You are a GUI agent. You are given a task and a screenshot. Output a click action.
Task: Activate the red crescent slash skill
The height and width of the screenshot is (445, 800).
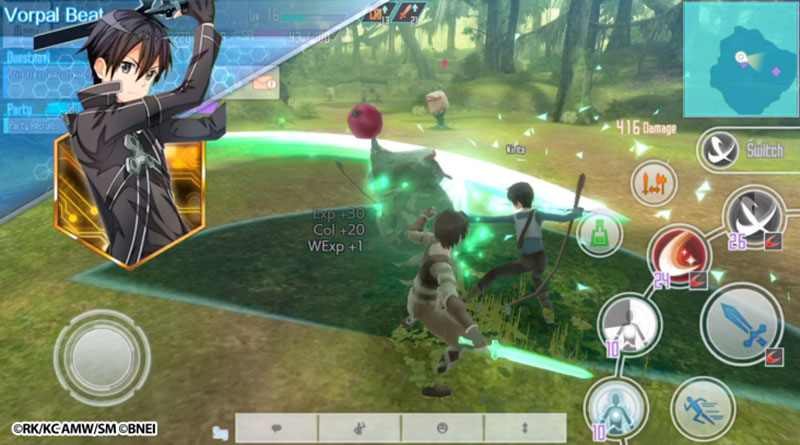[678, 254]
